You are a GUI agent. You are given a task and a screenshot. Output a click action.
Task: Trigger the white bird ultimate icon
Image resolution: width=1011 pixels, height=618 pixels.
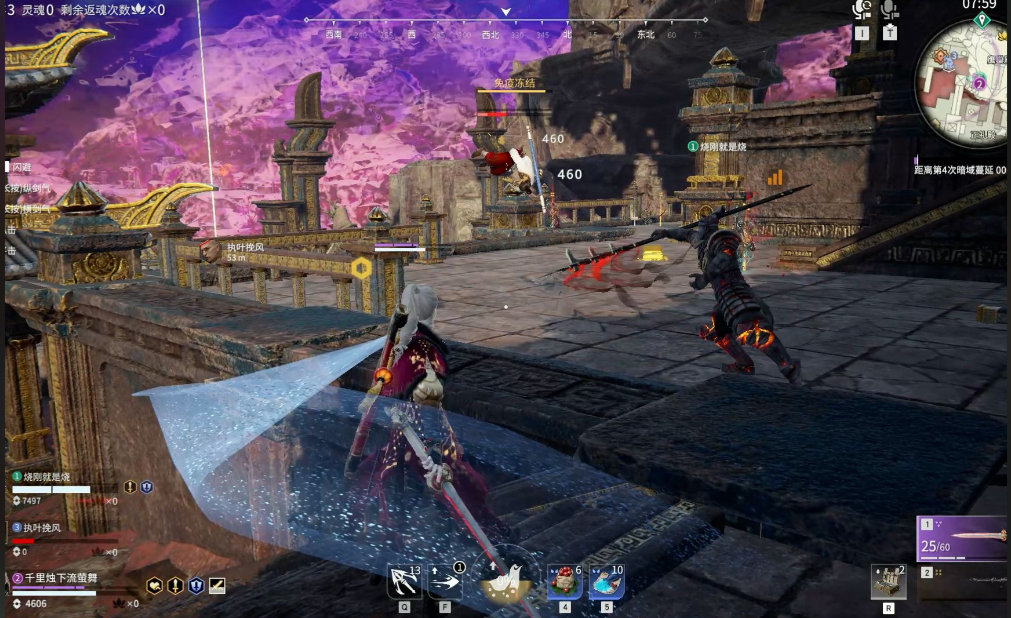(504, 580)
